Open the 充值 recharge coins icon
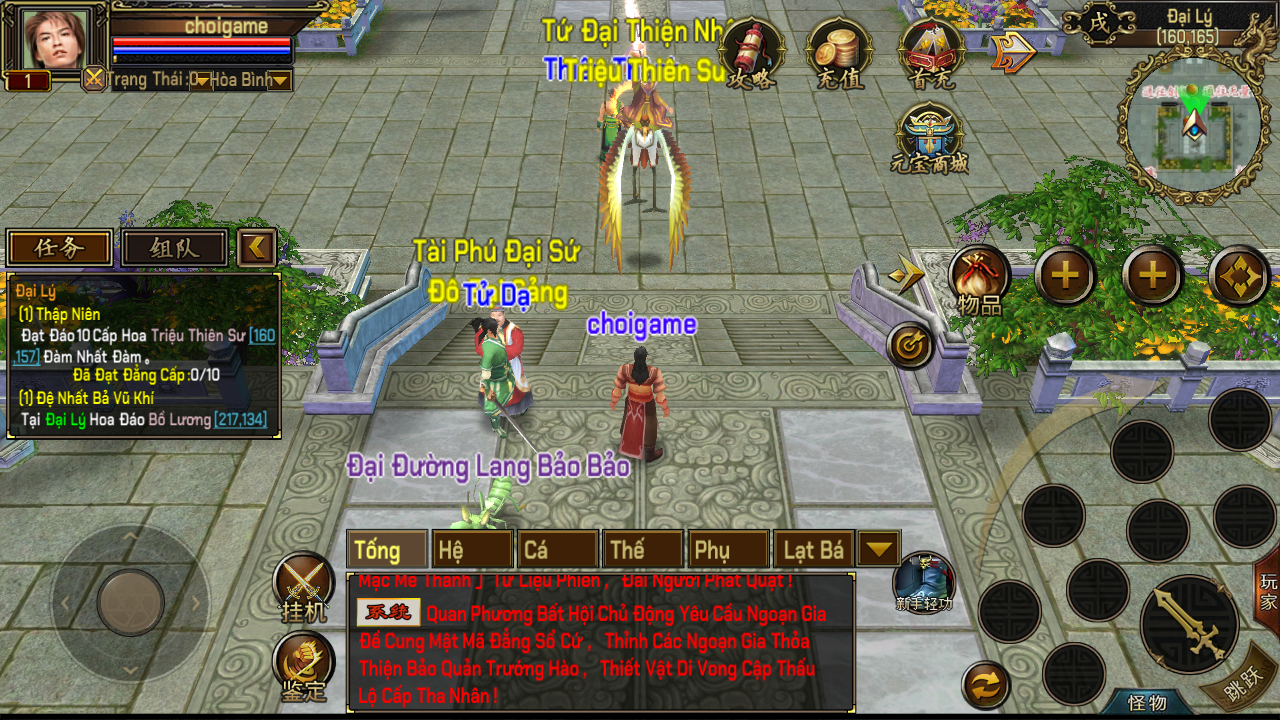The width and height of the screenshot is (1280, 720). coord(839,53)
